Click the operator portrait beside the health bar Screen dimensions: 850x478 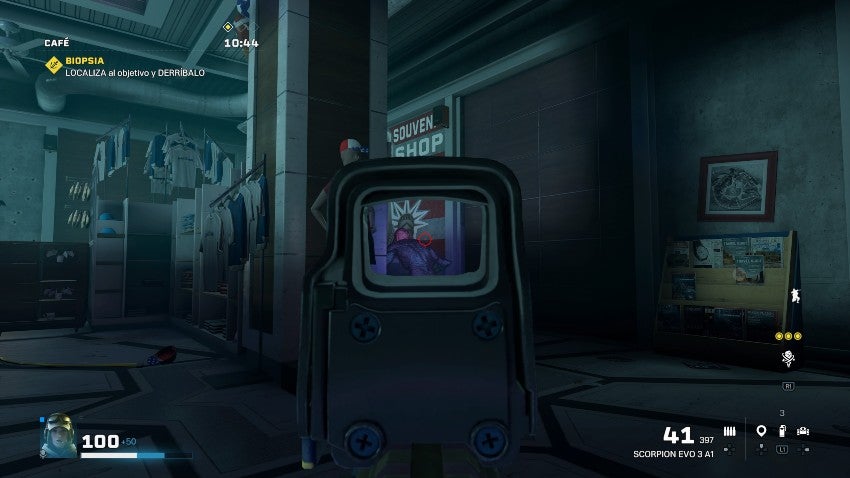pyautogui.click(x=56, y=435)
